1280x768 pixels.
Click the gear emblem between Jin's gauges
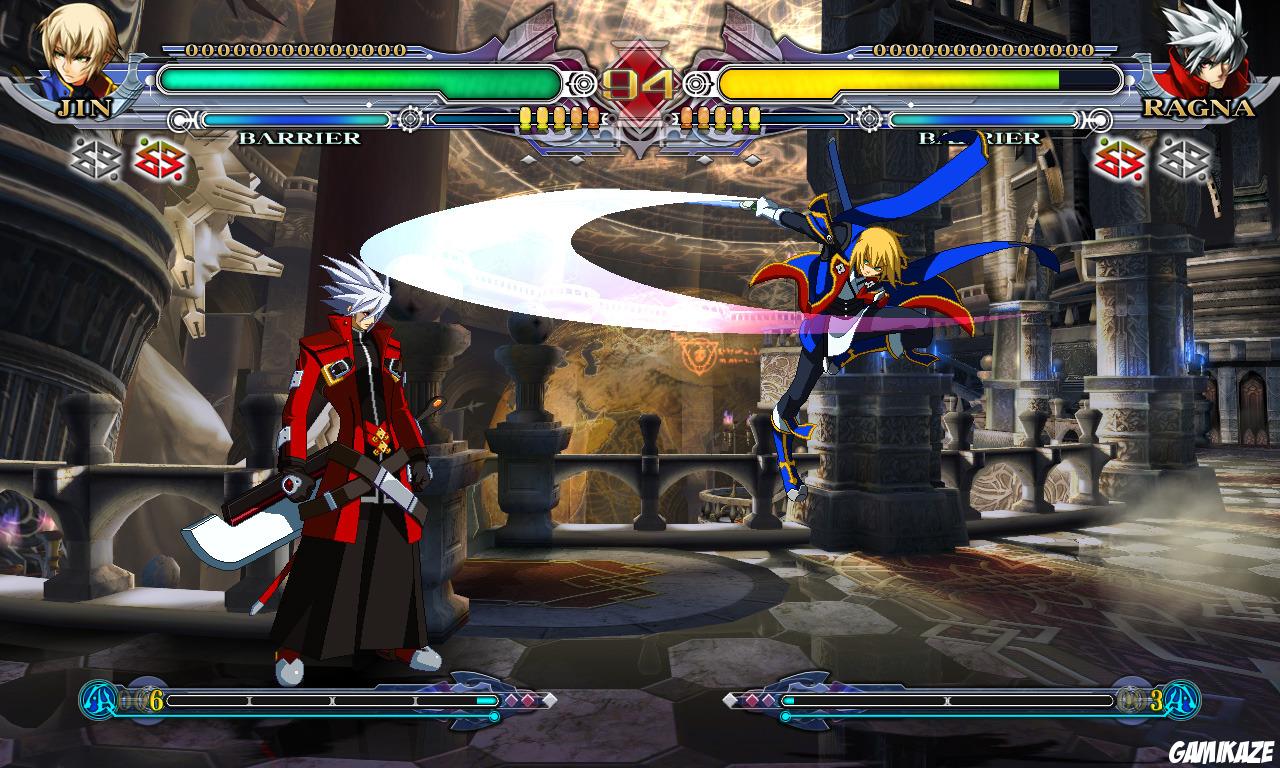point(410,118)
